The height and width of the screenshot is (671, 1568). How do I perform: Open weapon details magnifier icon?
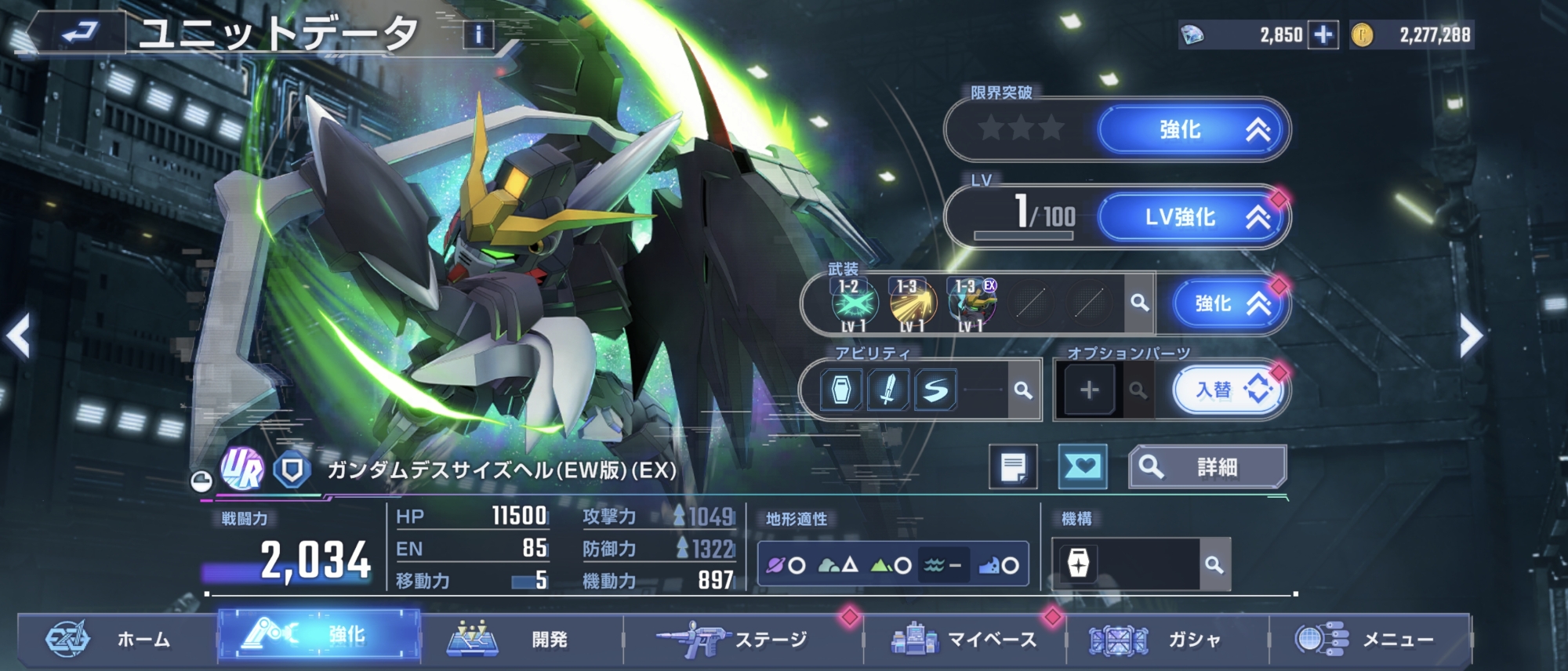1139,303
